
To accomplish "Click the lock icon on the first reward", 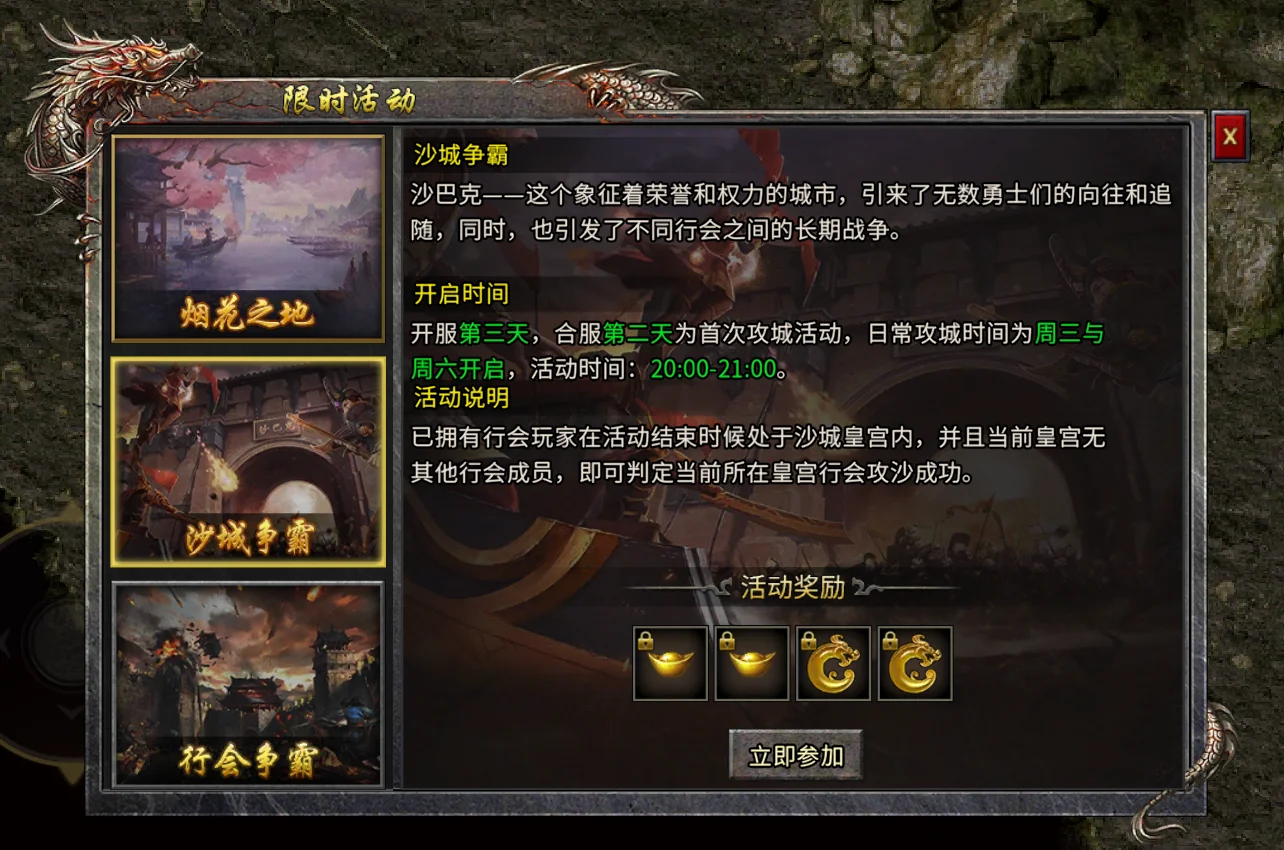I will pyautogui.click(x=646, y=639).
